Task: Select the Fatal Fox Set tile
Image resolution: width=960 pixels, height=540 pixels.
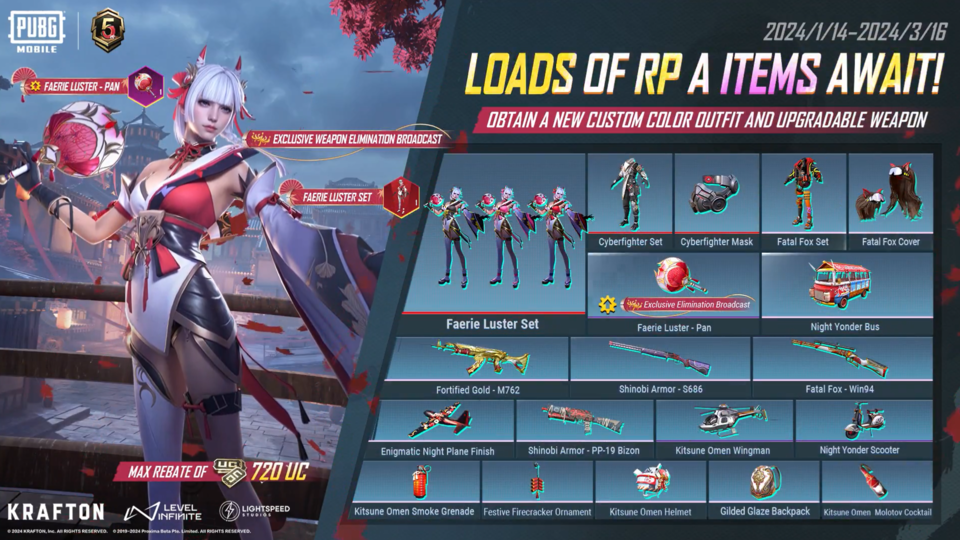Action: 803,201
